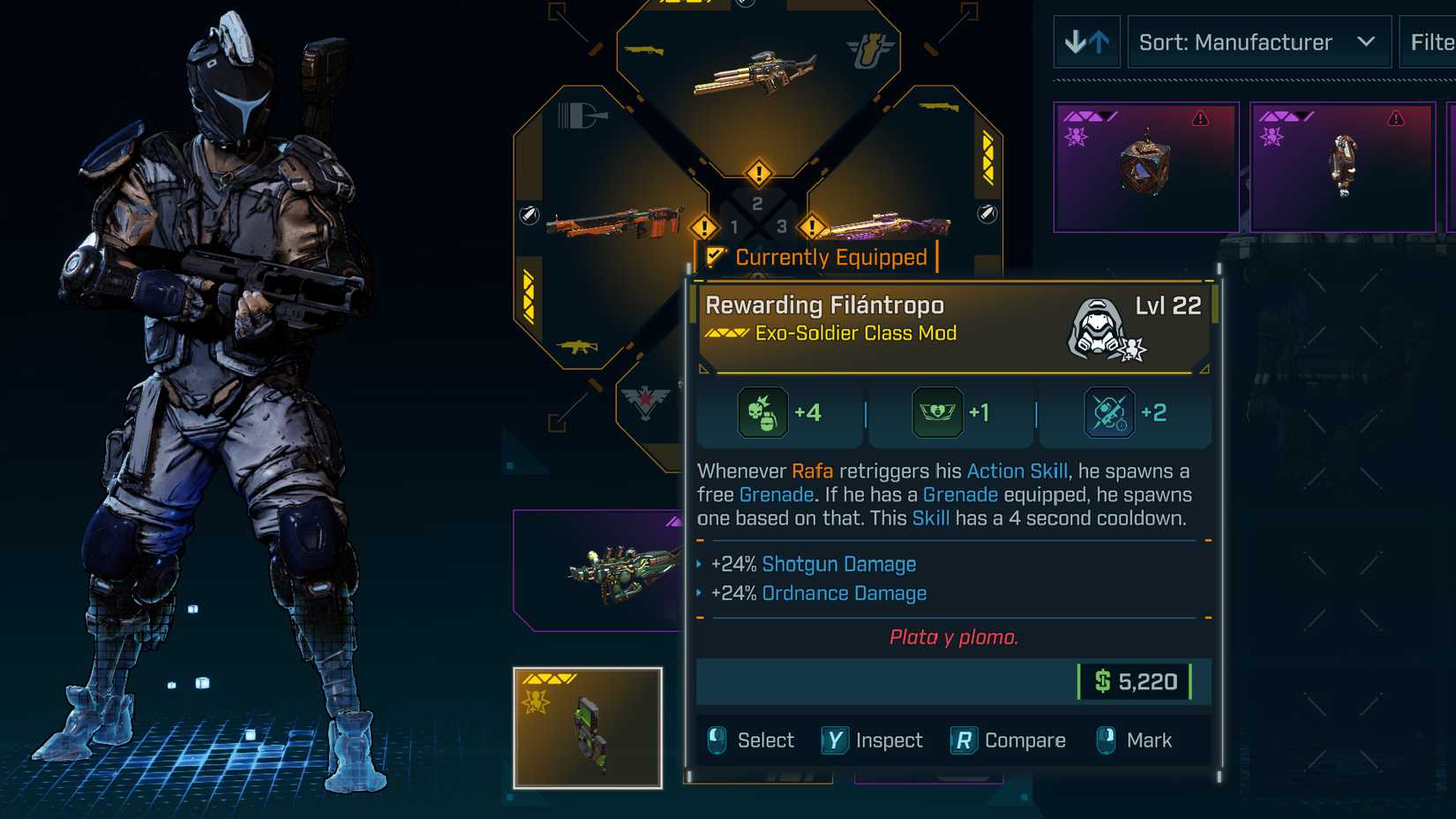Toggle the Currently Equipped checkbox
Screen dimensions: 1456x819
pos(717,257)
